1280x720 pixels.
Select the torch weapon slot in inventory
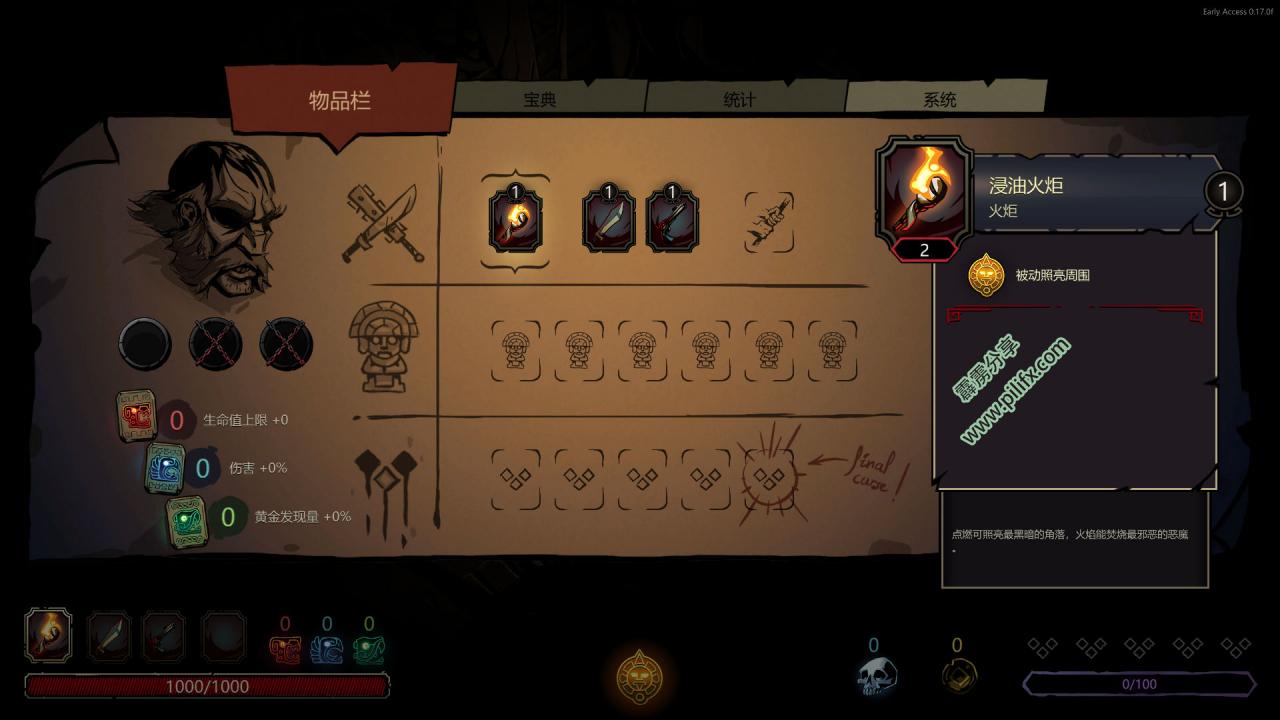[515, 221]
